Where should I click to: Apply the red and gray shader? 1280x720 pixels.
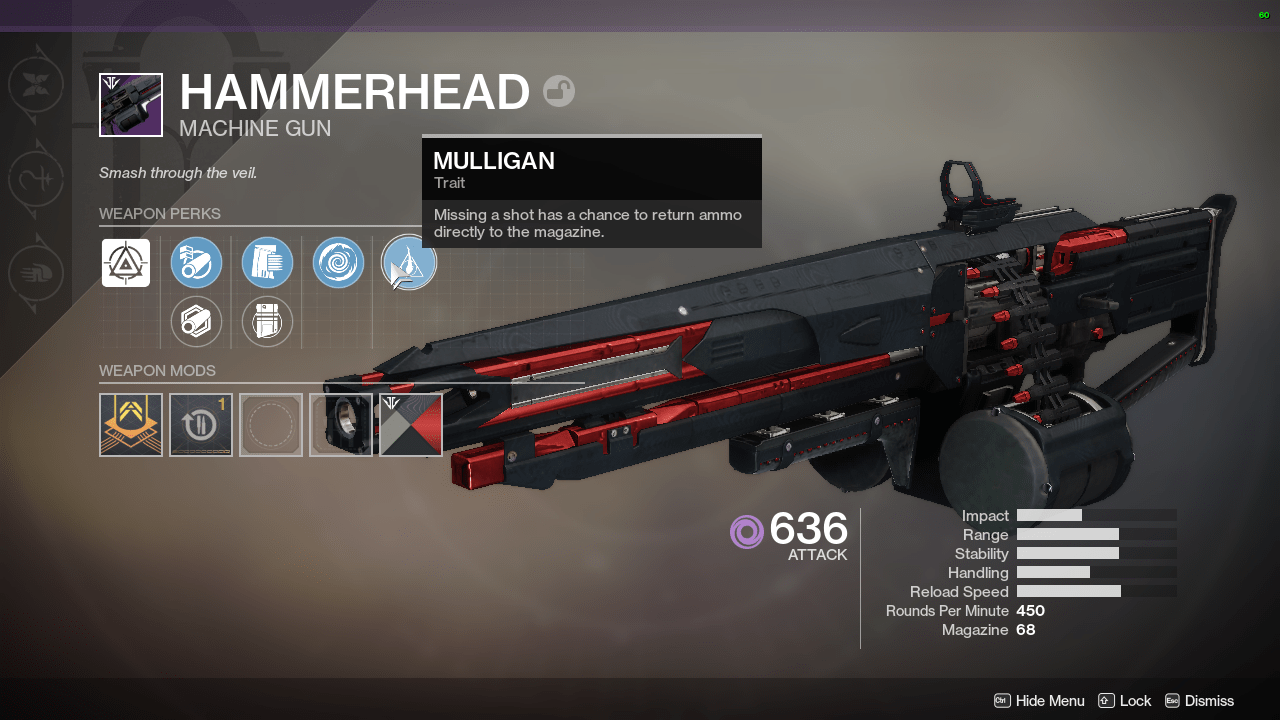[410, 424]
